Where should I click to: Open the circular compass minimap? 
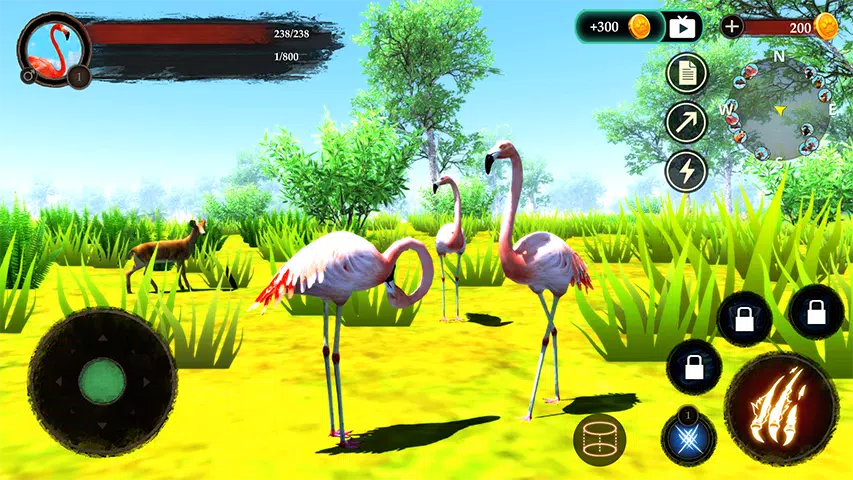click(x=776, y=110)
